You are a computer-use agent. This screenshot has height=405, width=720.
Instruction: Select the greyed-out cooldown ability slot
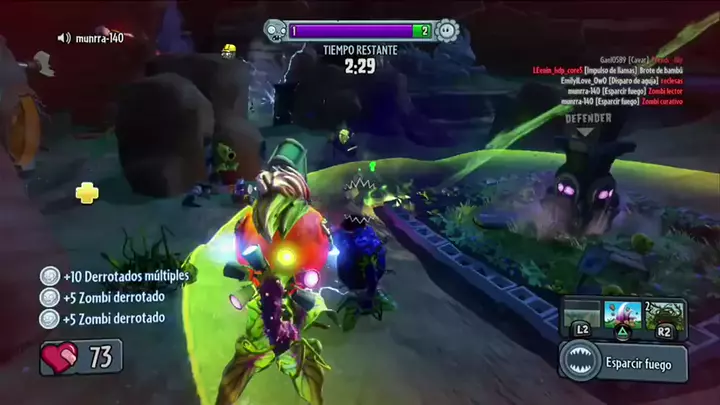(x=581, y=311)
